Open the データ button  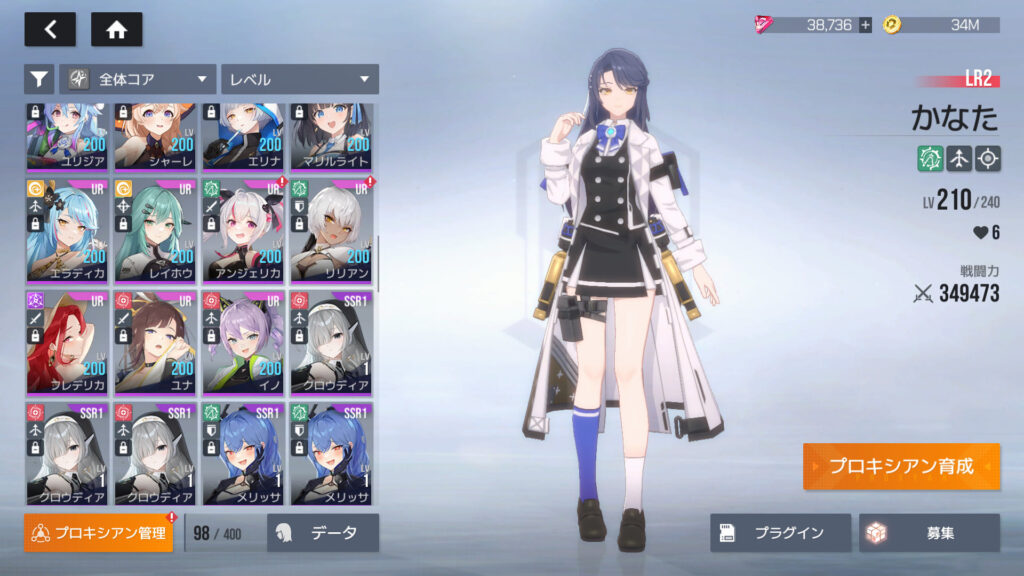pos(323,533)
